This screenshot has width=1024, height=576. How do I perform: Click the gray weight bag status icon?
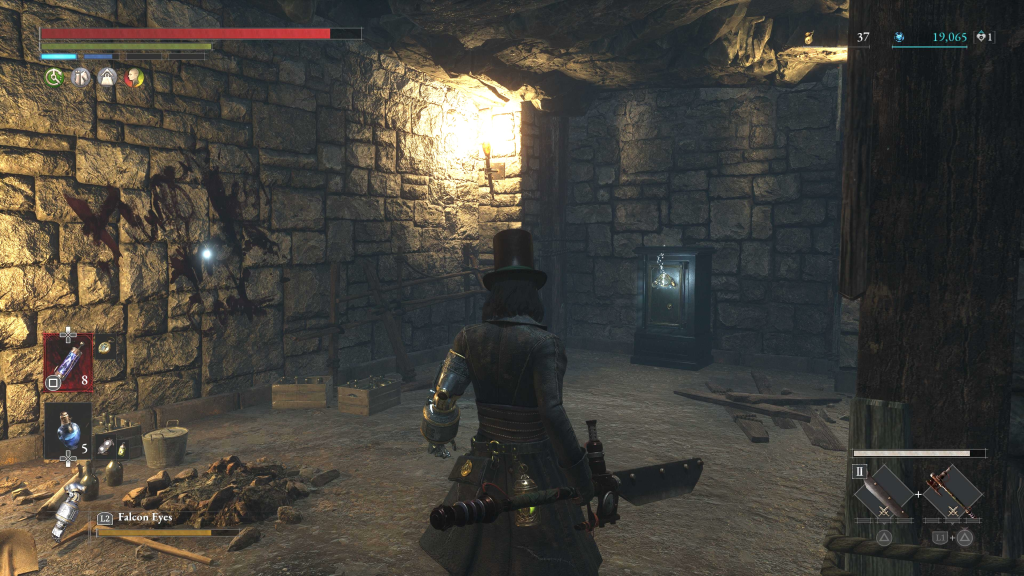coord(107,77)
